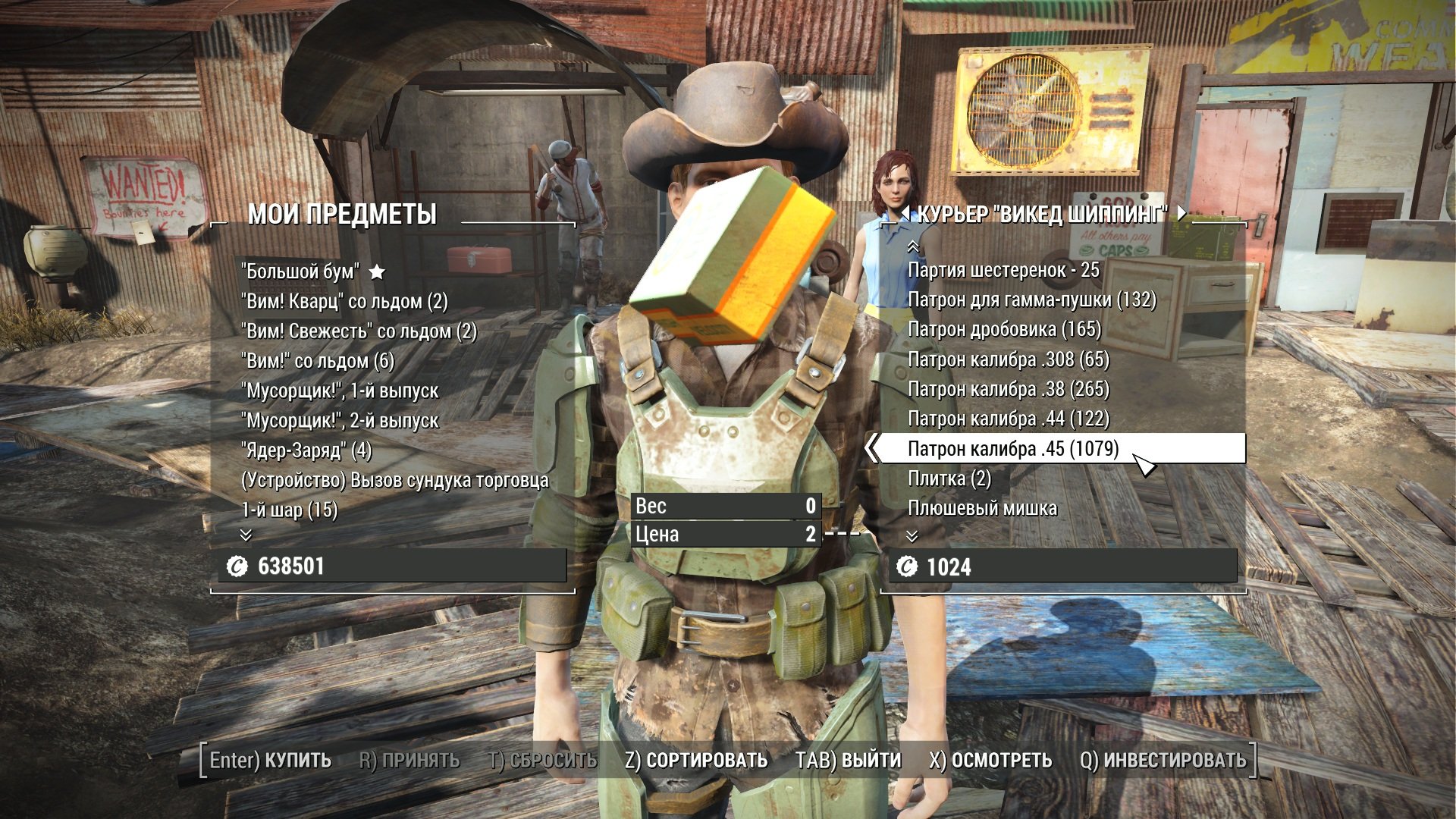The width and height of the screenshot is (1456, 819).
Task: Open ИНВЕСТИРОВАТЬ invest option
Action: tap(1163, 760)
